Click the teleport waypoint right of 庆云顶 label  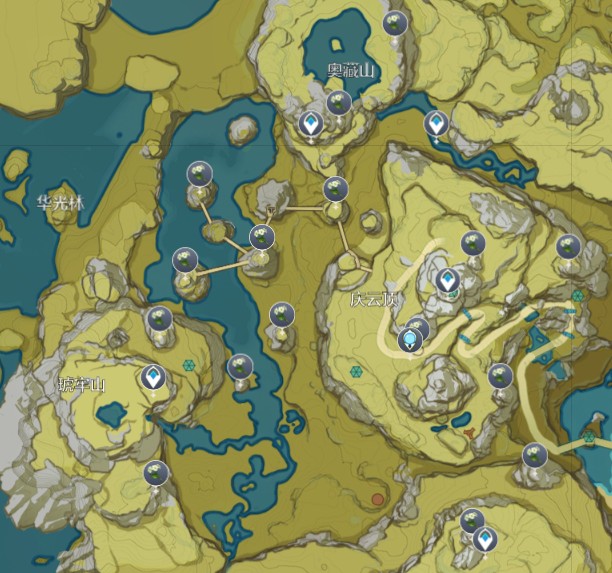pos(448,280)
